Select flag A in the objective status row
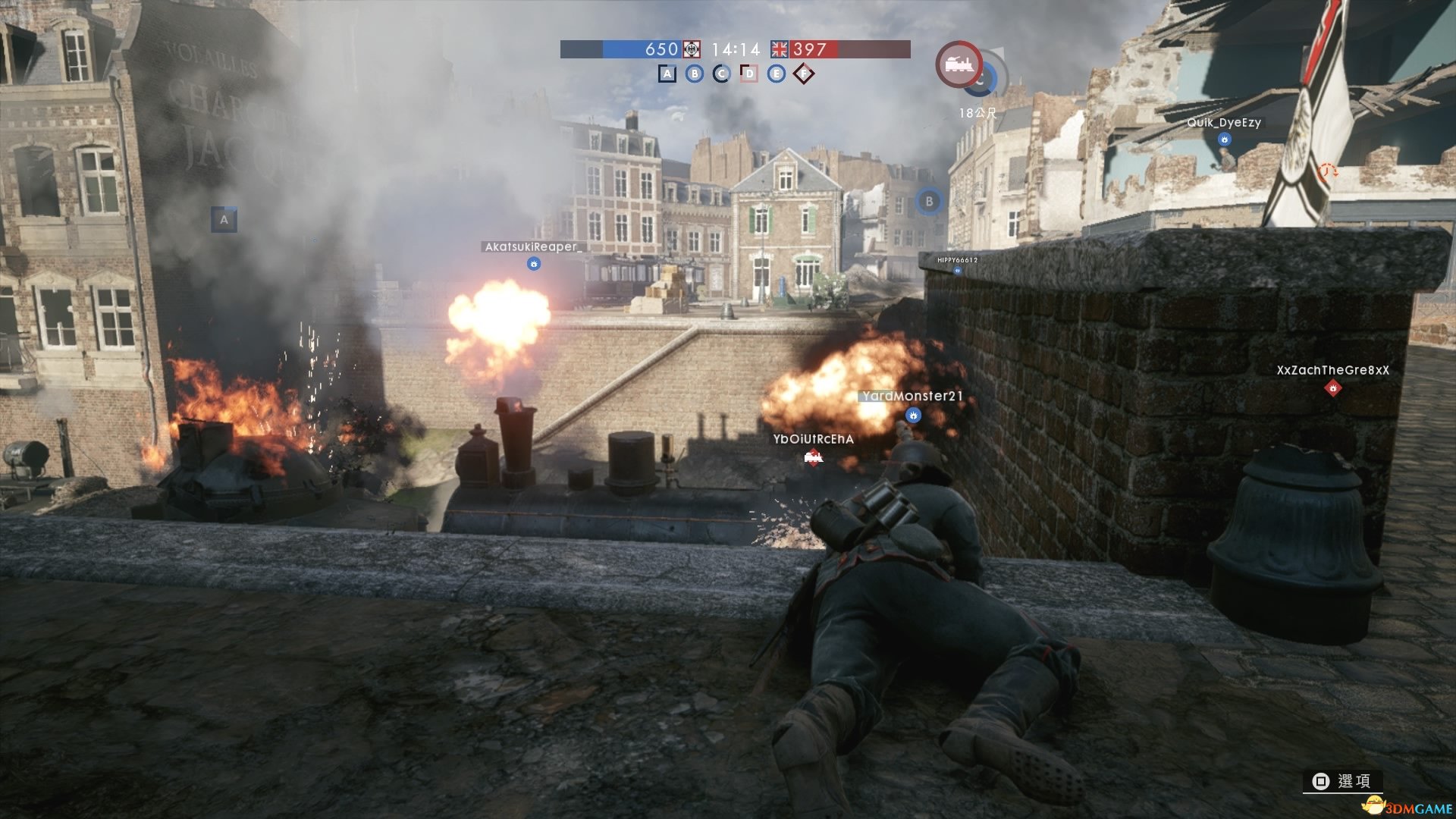 [667, 74]
